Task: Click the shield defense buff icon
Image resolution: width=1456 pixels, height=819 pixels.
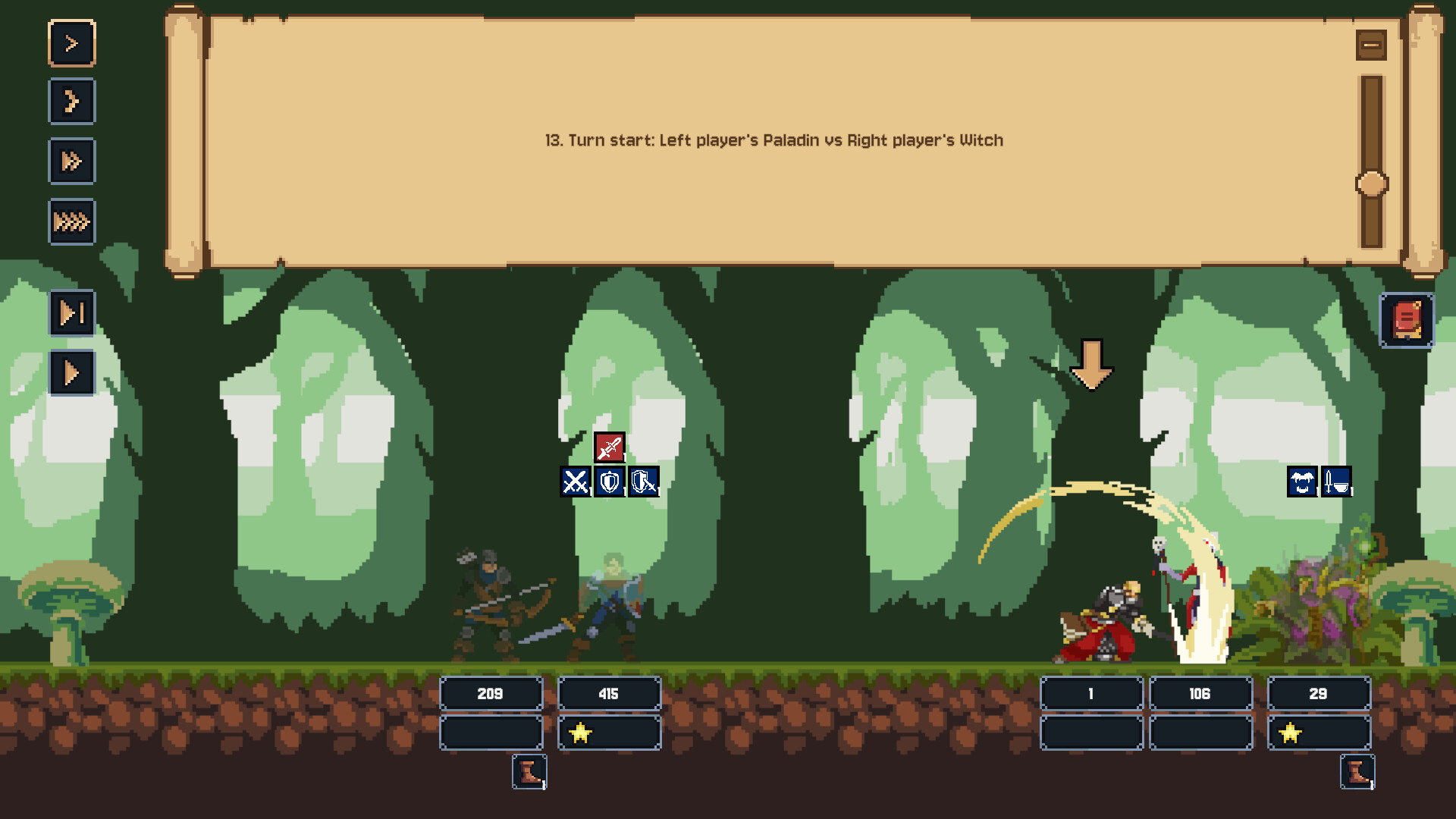Action: tap(609, 482)
